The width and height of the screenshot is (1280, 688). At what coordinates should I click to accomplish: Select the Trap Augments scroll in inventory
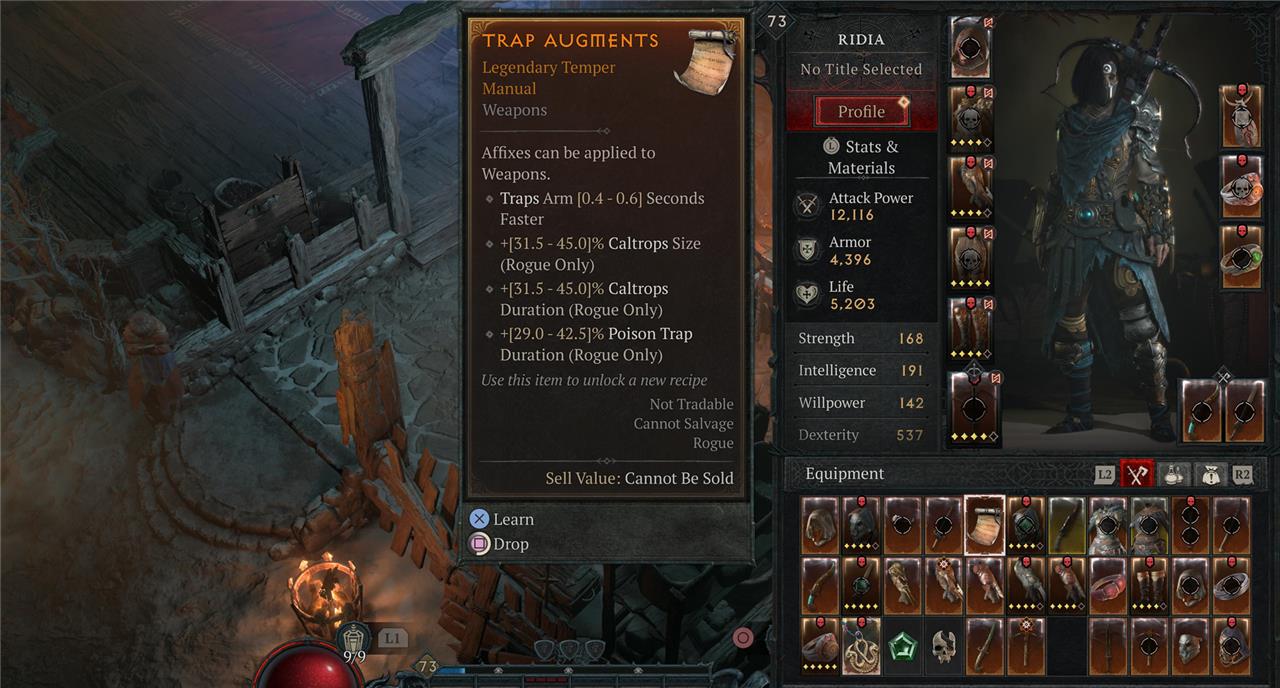tap(984, 525)
